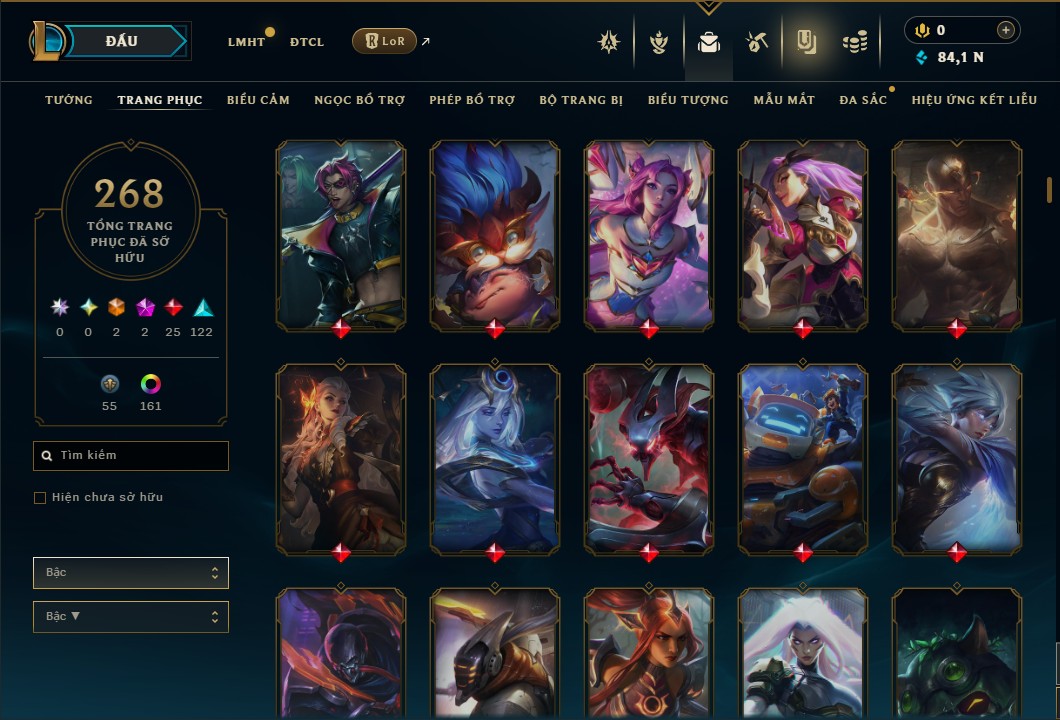Open the LoR external link

point(385,41)
